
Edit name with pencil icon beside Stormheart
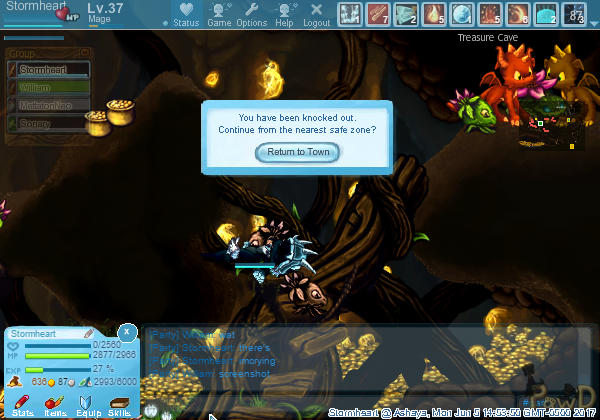(88, 333)
